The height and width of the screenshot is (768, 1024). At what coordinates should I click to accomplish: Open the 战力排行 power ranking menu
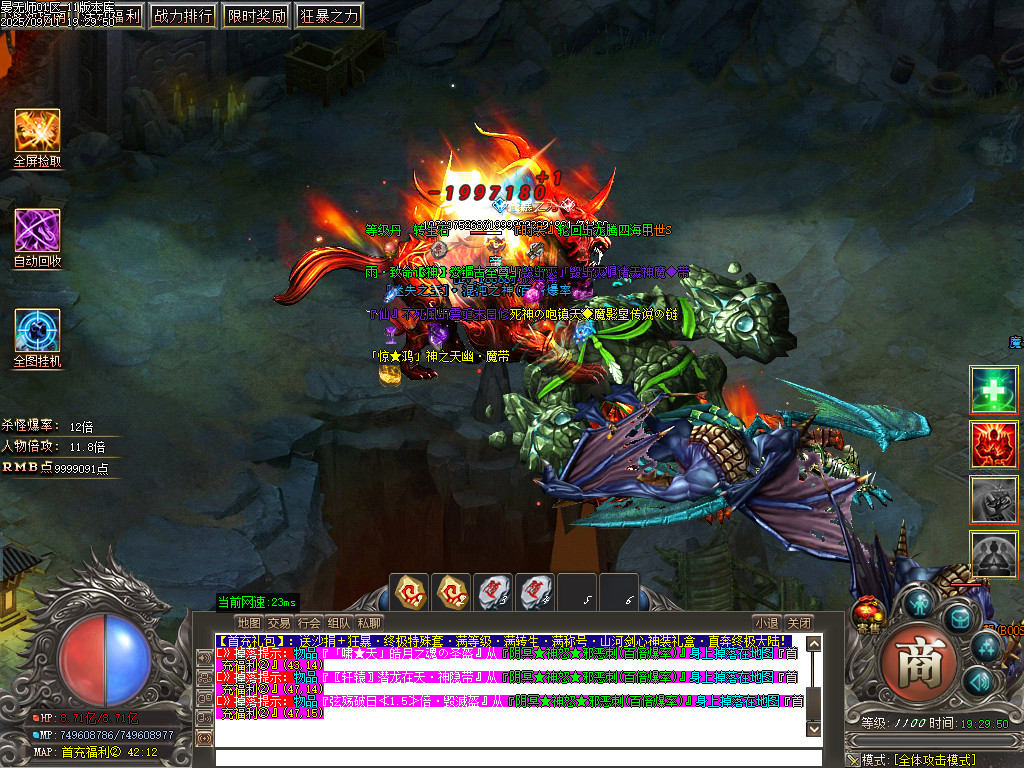click(182, 15)
